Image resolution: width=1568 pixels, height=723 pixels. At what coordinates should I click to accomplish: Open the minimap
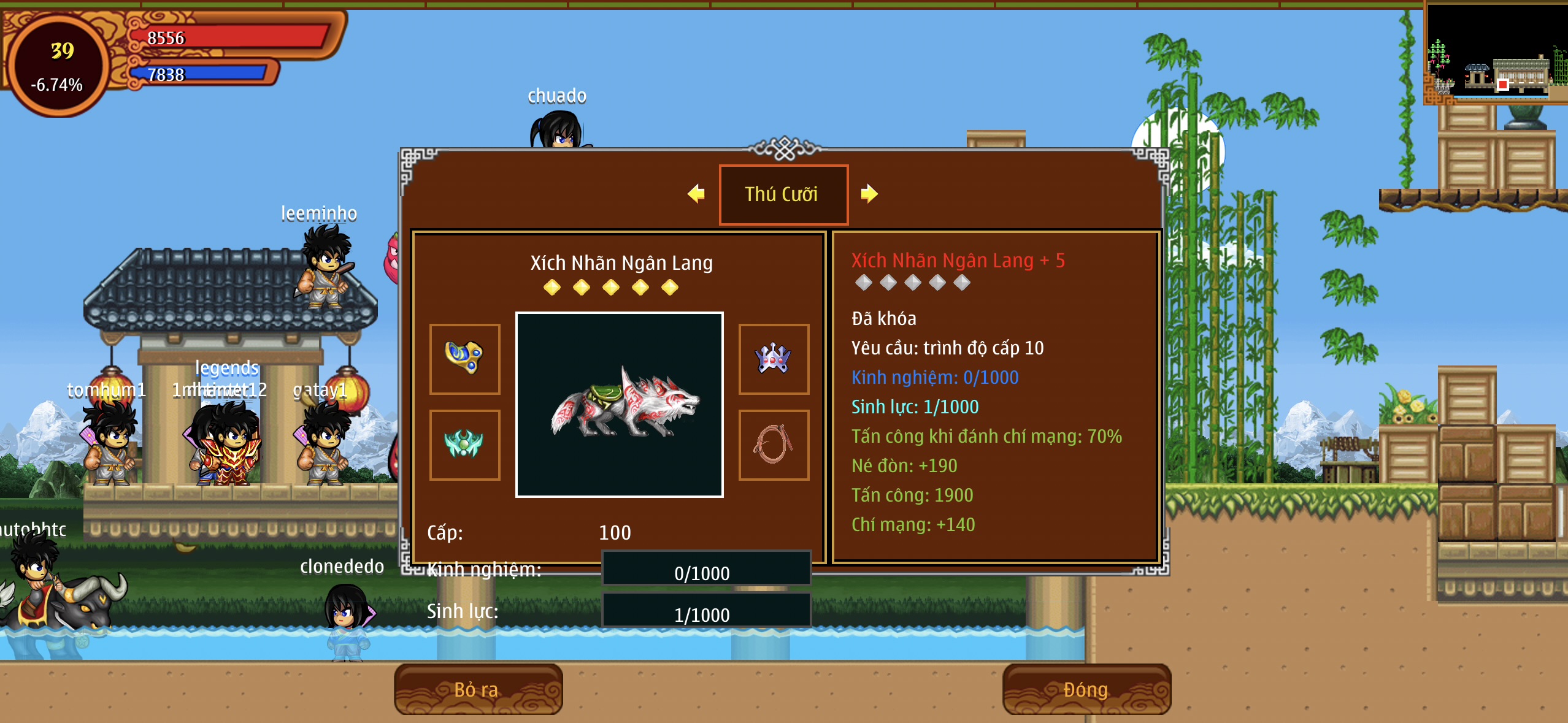point(1496,53)
